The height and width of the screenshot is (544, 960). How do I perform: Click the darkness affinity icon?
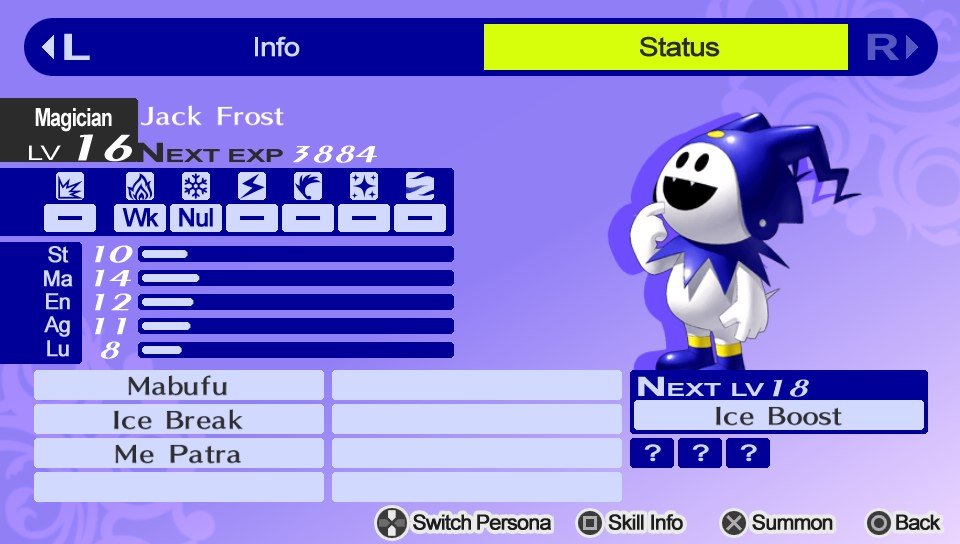pos(420,187)
